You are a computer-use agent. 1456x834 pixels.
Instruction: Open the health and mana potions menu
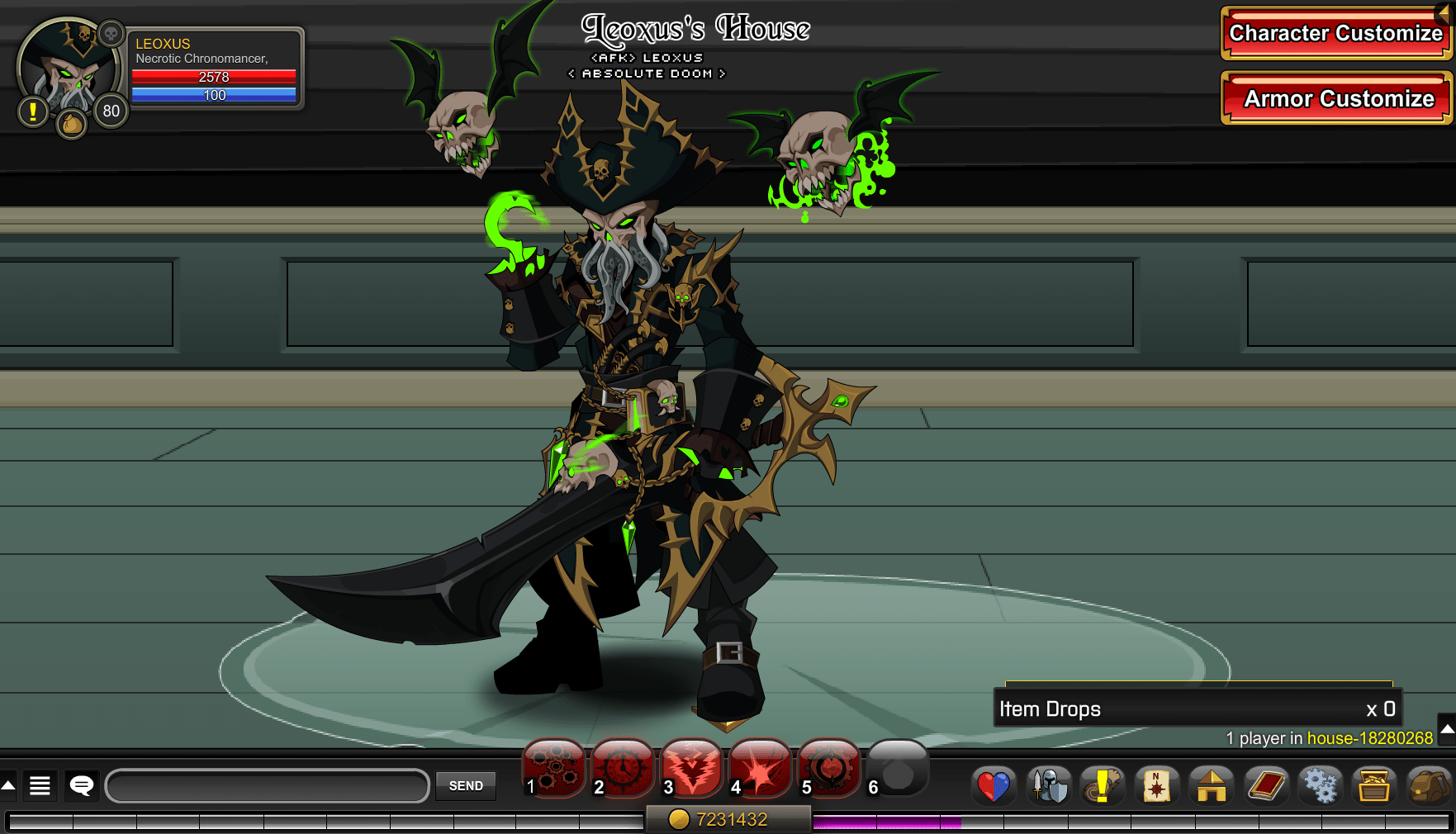coord(994,786)
